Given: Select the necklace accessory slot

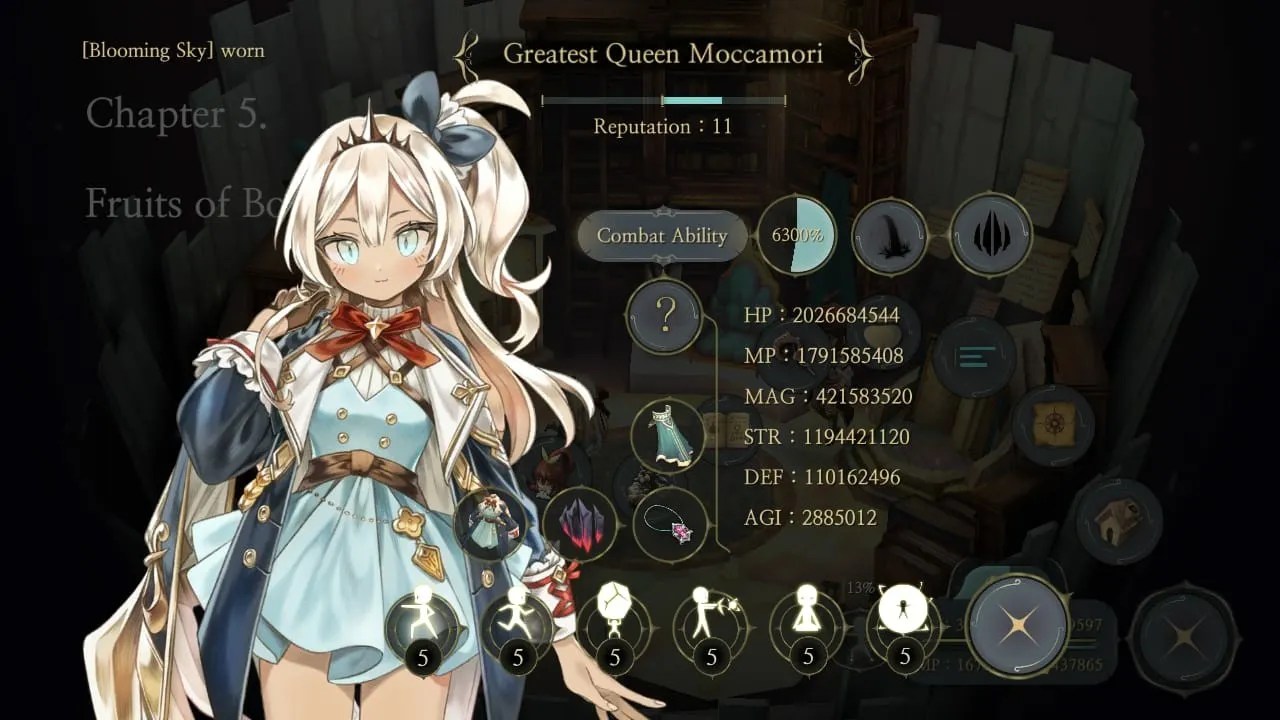Looking at the screenshot, I should click(x=670, y=524).
